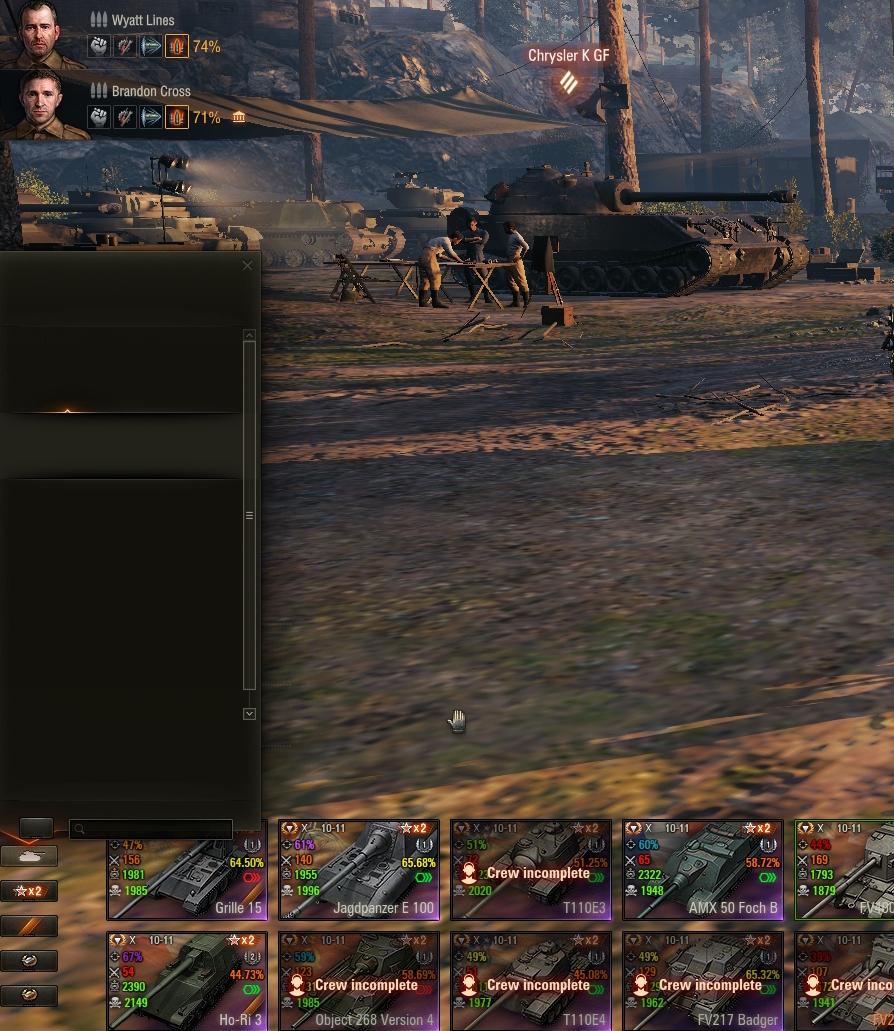The height and width of the screenshot is (1031, 894).
Task: Choose the Ho-Ri 3 tank destroyer
Action: click(186, 981)
